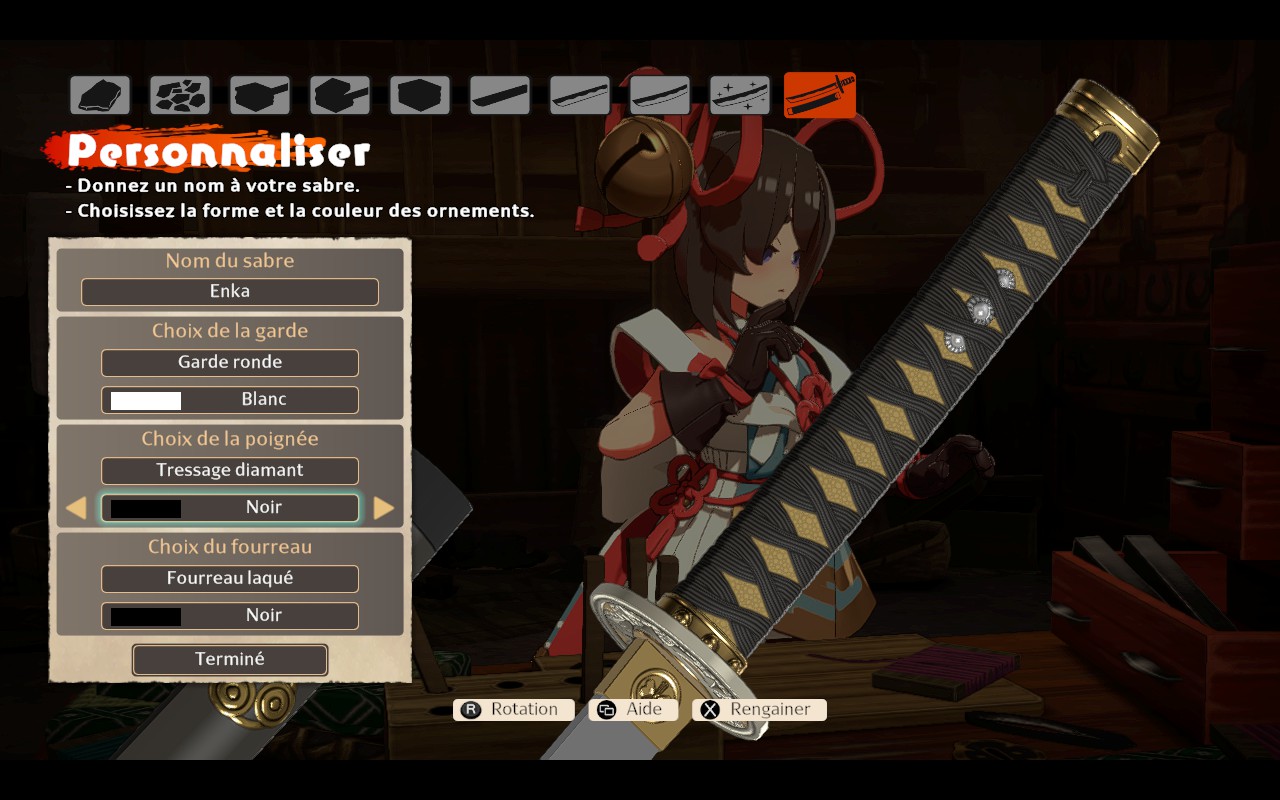This screenshot has height=800, width=1280.
Task: Select the highlighted orange katana step icon
Action: [820, 95]
